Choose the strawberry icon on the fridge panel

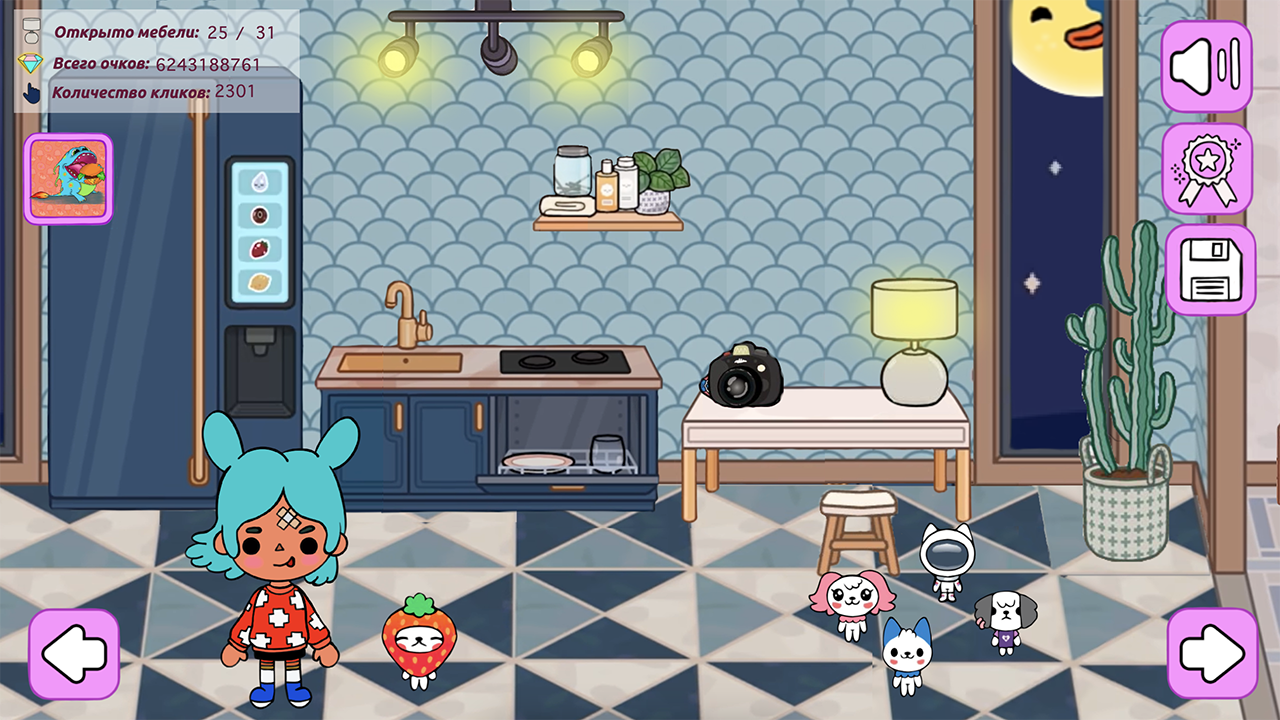(x=258, y=250)
